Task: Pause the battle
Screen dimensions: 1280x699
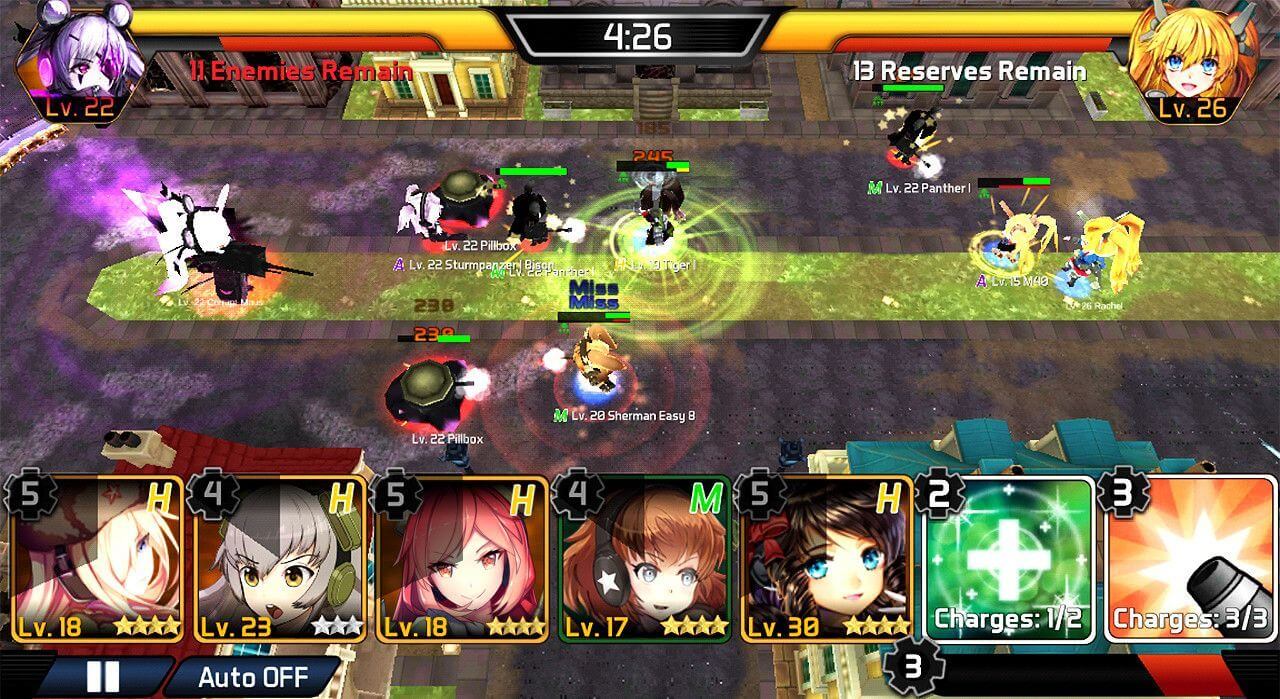Action: coord(104,676)
